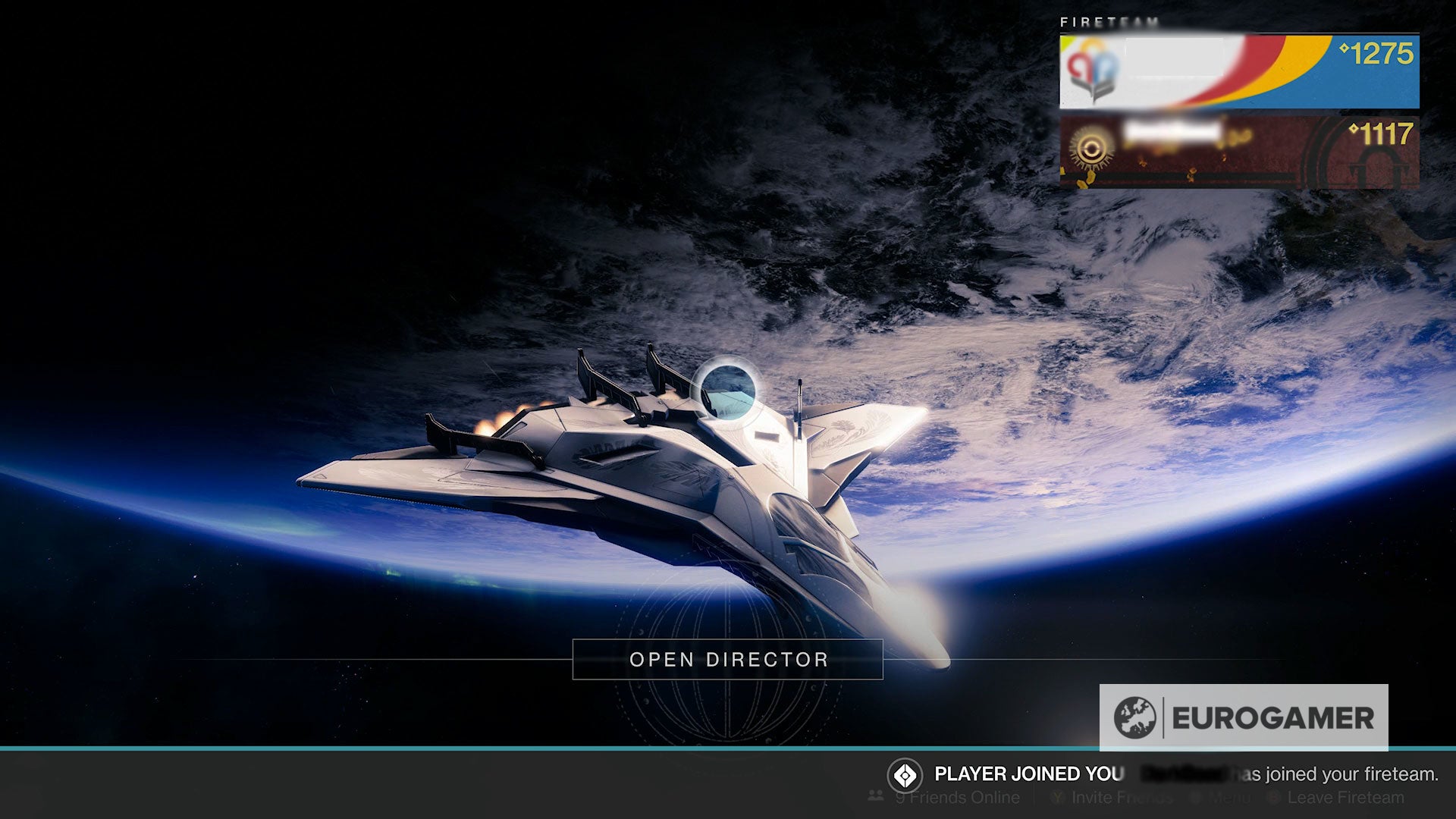This screenshot has height=819, width=1456.
Task: Select the friends silhouette icon near Friends Online
Action: click(x=874, y=798)
